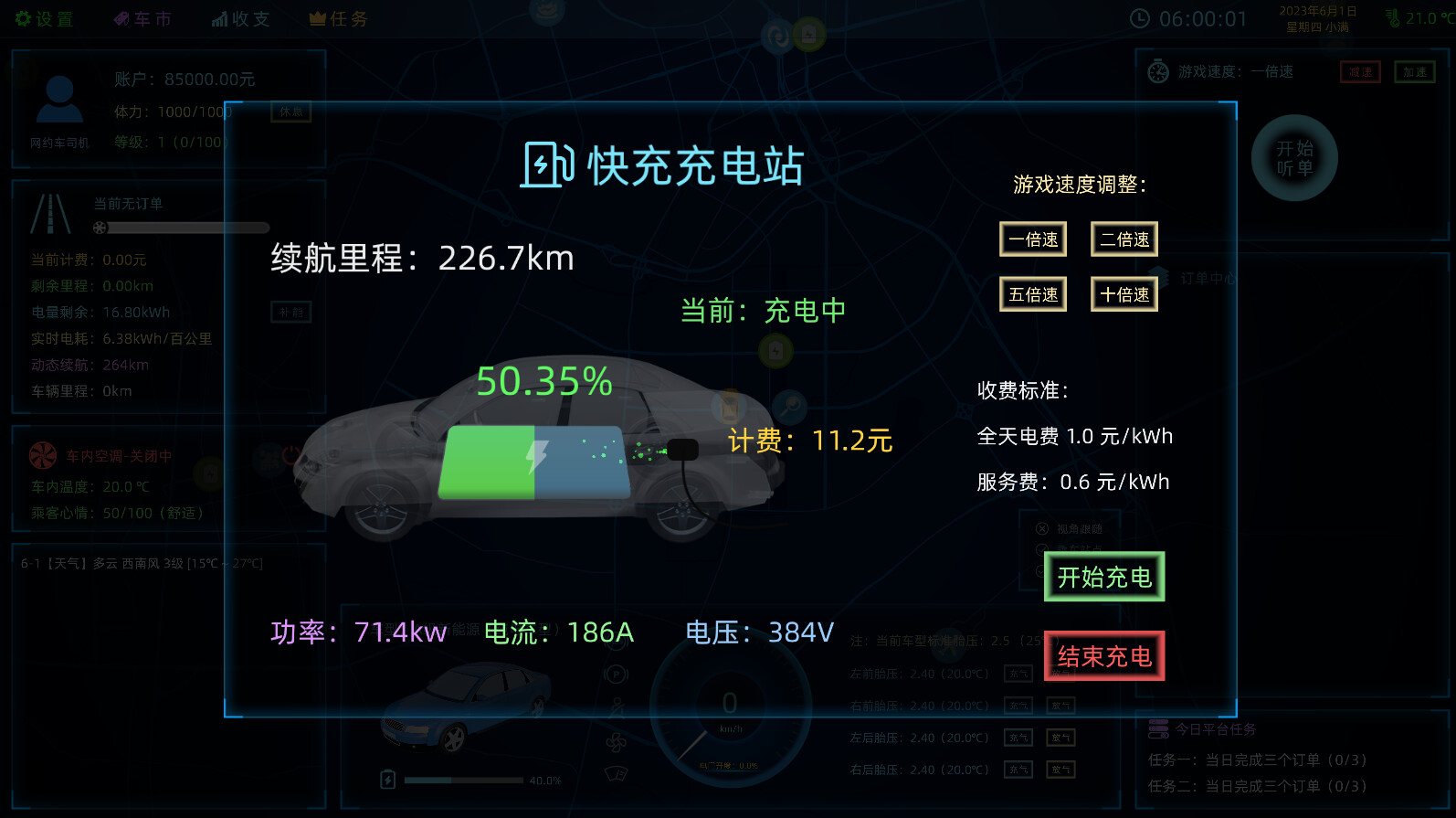Open the 车市 car market menu

pyautogui.click(x=143, y=17)
